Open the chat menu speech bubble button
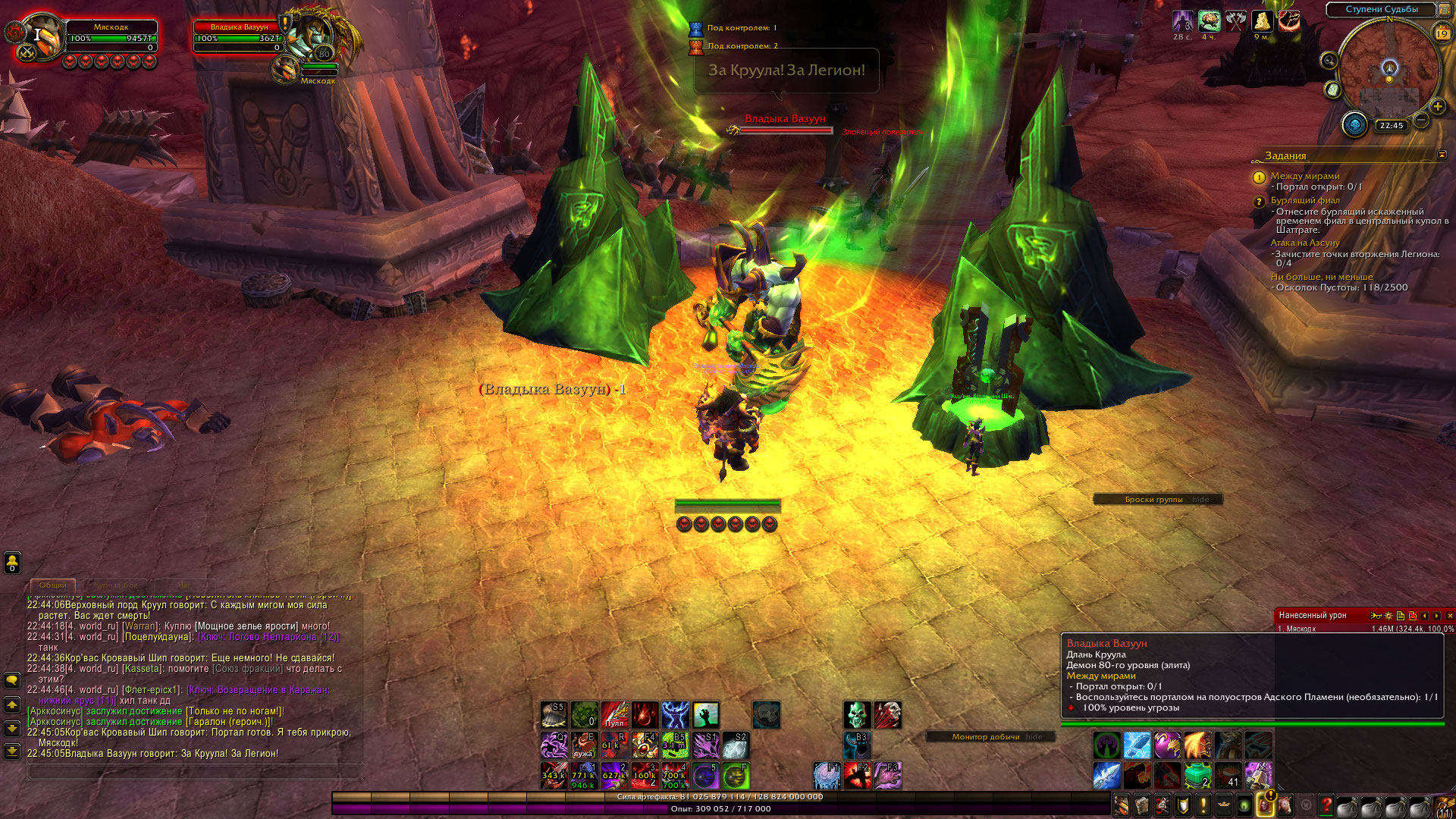Viewport: 1456px width, 819px height. coord(12,679)
